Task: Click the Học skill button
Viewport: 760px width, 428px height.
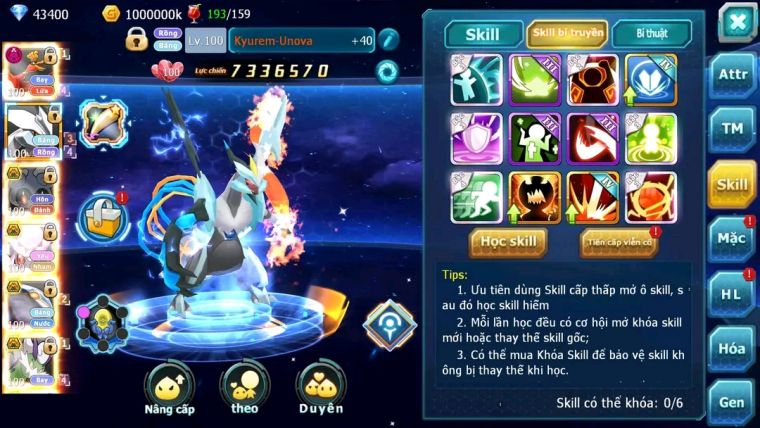Action: (509, 242)
